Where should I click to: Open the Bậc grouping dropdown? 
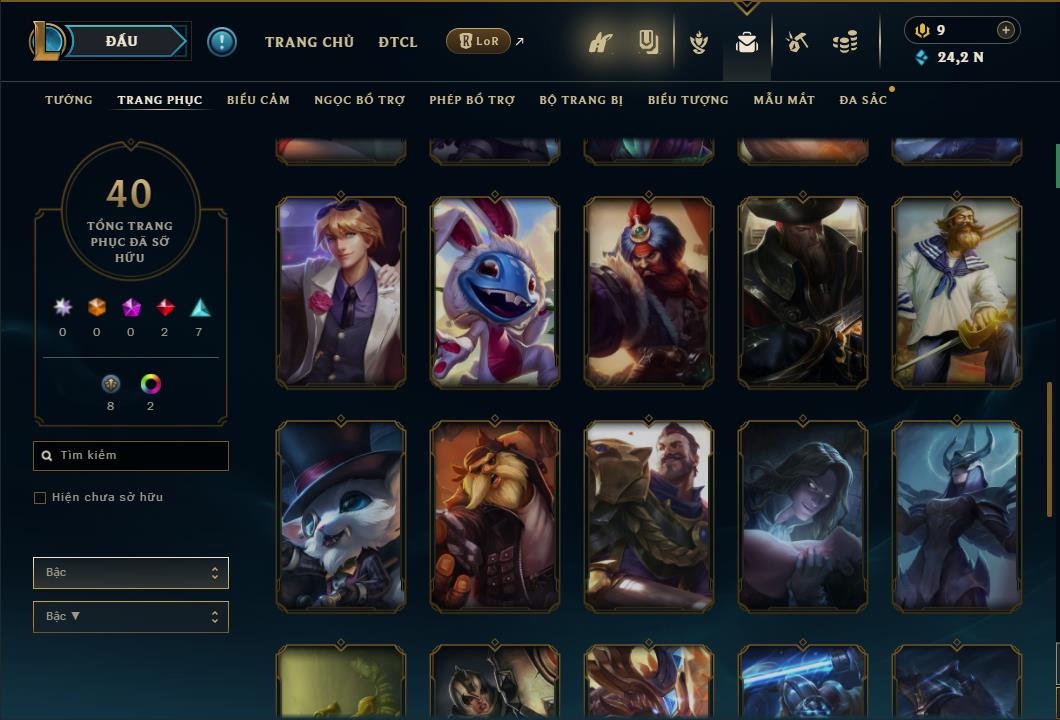tap(131, 573)
